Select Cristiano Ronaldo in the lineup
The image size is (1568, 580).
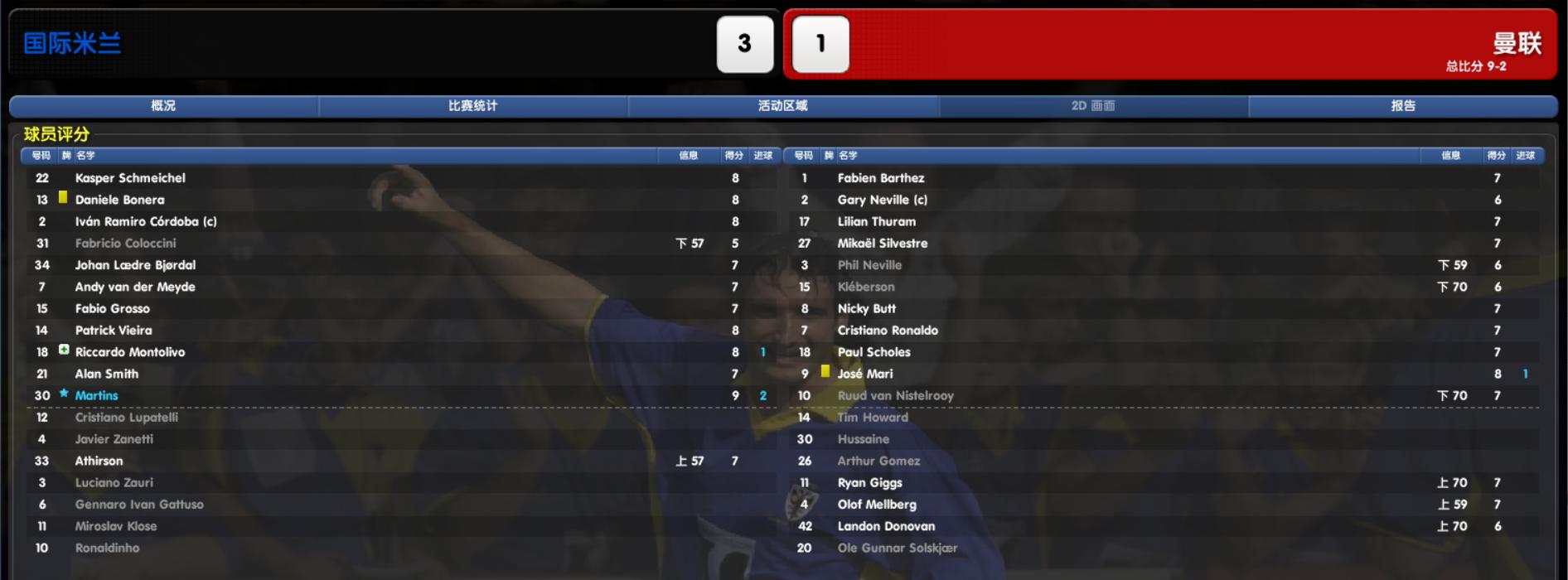[888, 331]
